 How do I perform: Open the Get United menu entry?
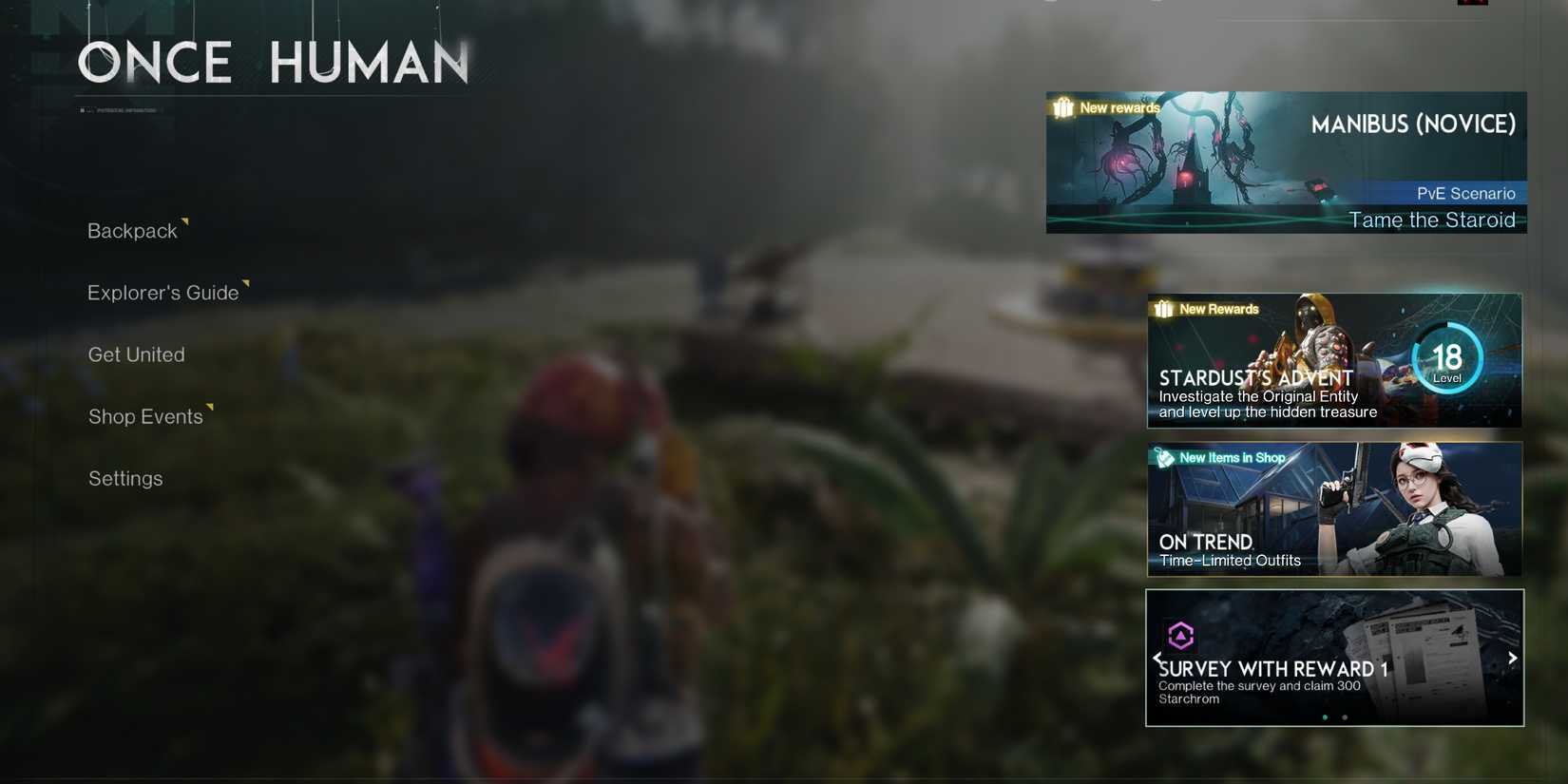(x=136, y=354)
